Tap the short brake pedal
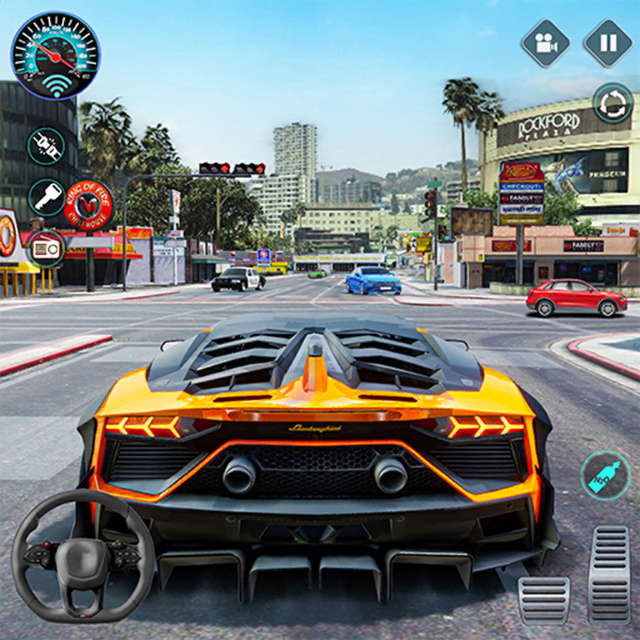This screenshot has height=640, width=640. [x=545, y=599]
